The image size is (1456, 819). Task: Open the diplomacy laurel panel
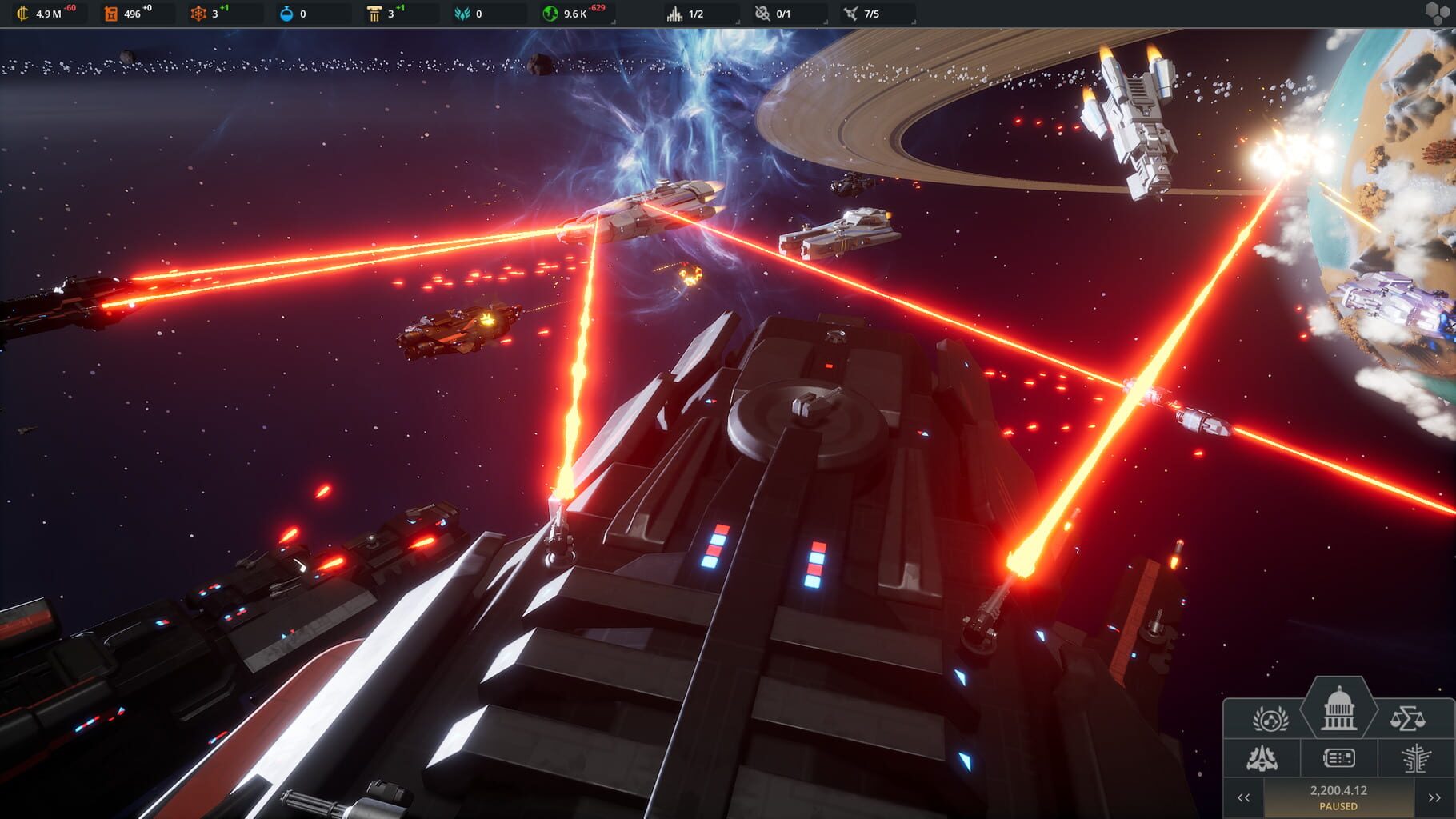(x=1271, y=718)
